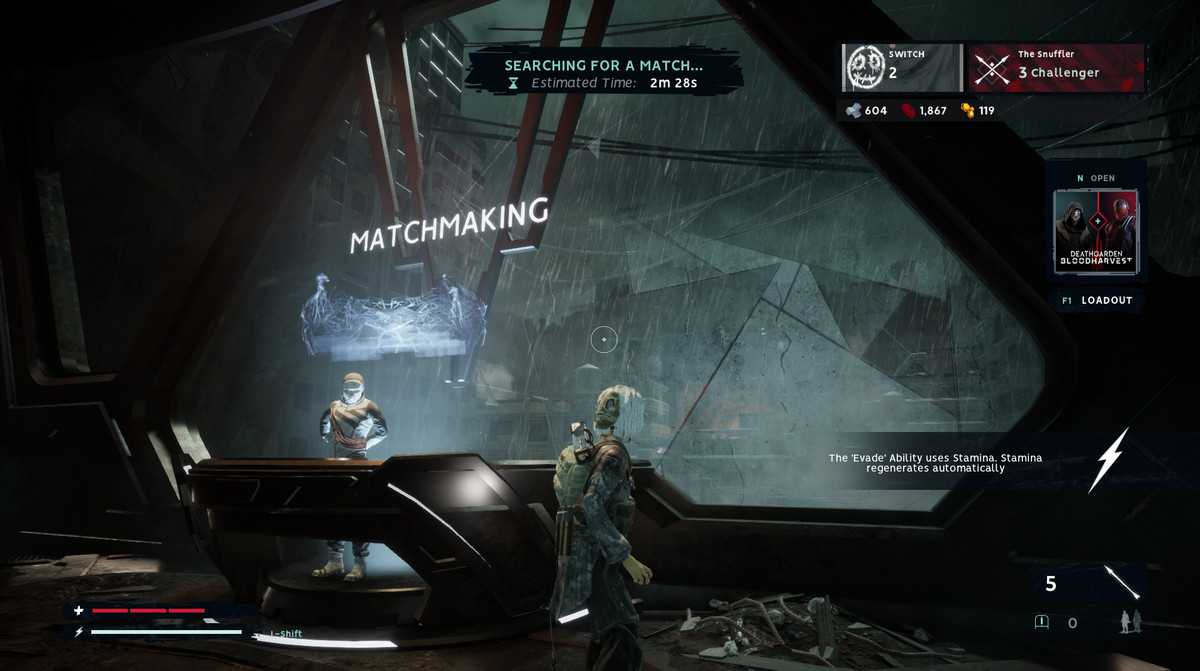Image resolution: width=1200 pixels, height=671 pixels.
Task: Click the Searching for a Match banner
Action: click(x=604, y=73)
